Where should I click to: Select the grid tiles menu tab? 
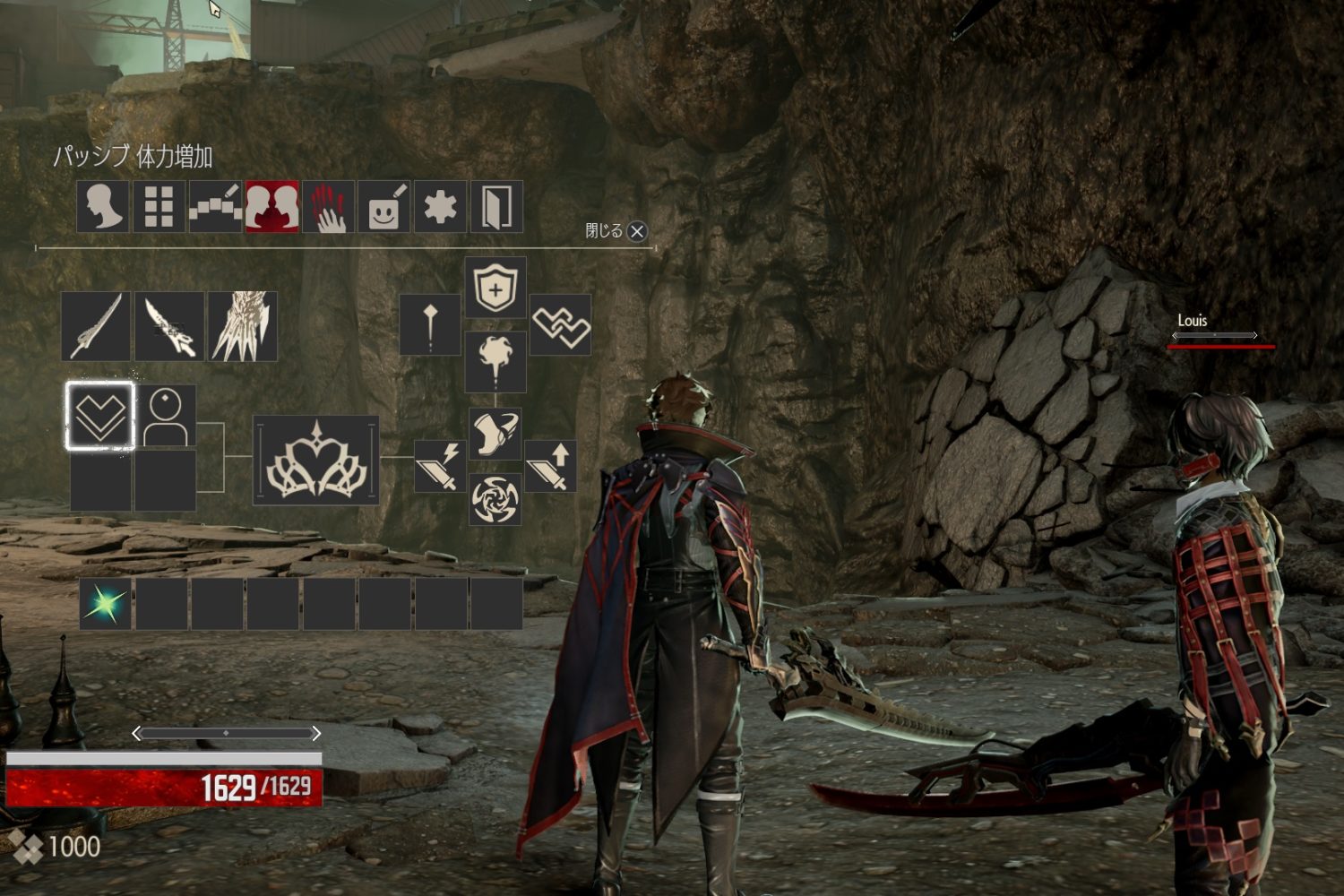159,207
